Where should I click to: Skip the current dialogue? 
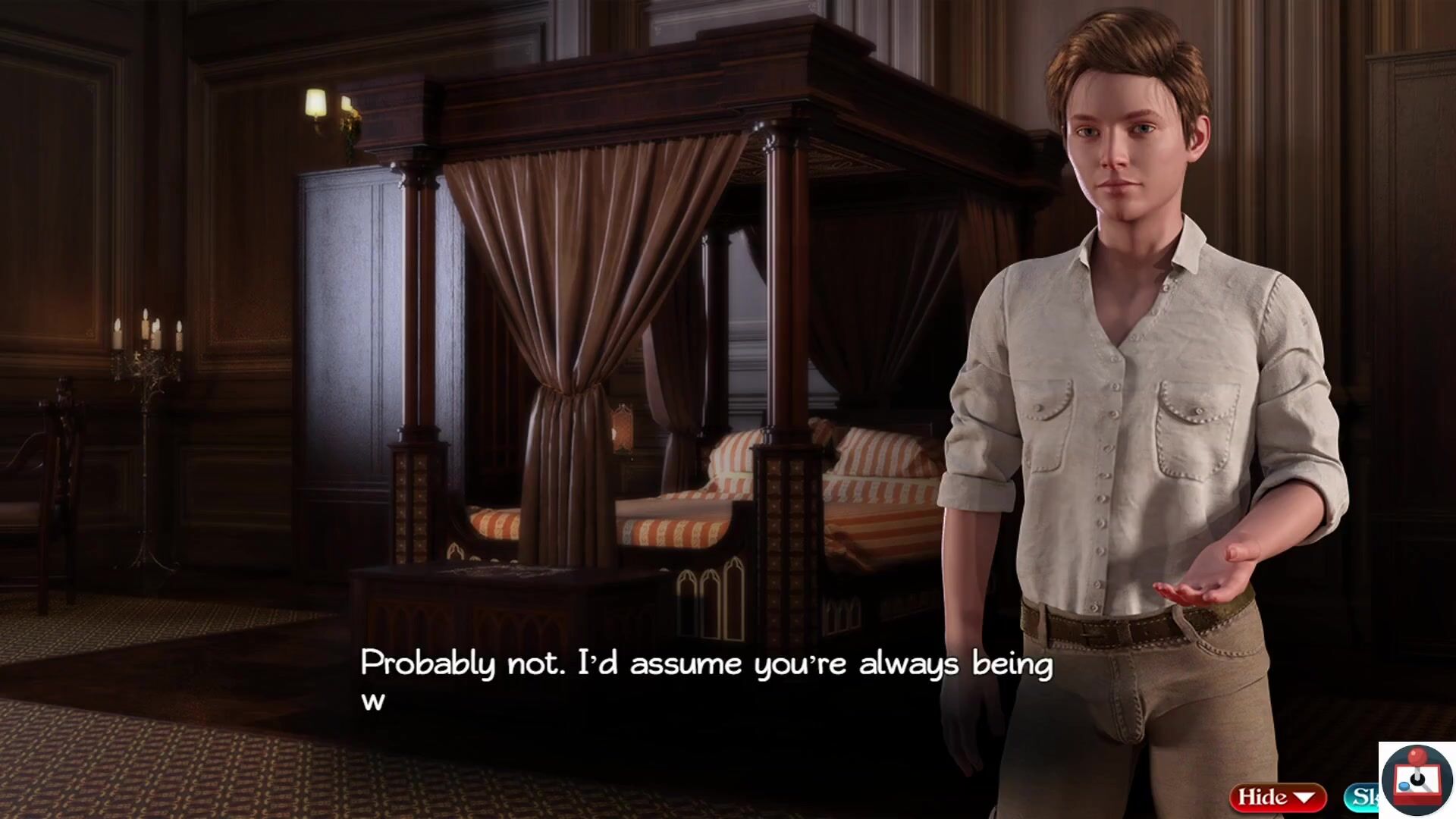pos(1362,797)
